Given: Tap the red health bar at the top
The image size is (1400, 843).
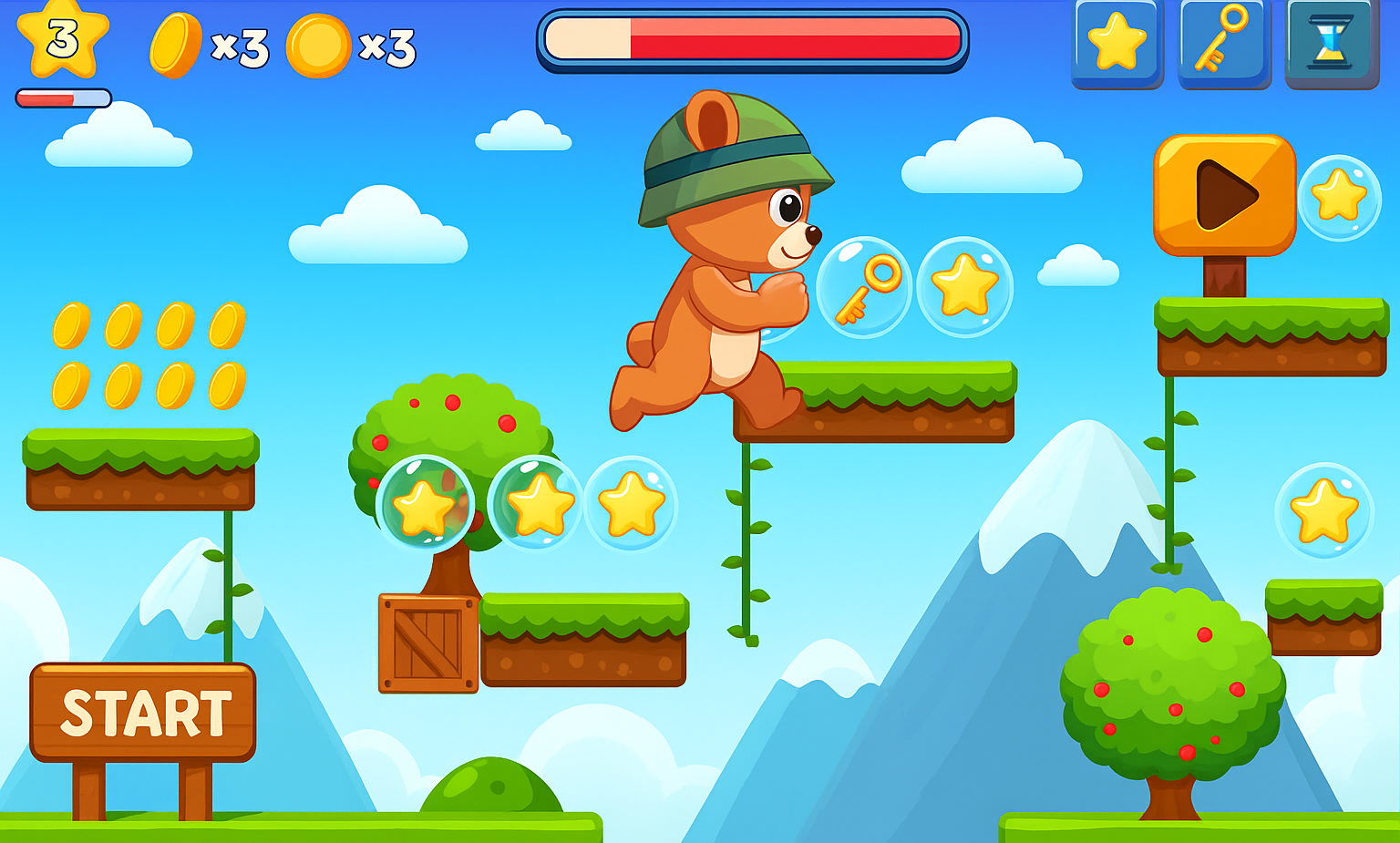Looking at the screenshot, I should pos(757,38).
